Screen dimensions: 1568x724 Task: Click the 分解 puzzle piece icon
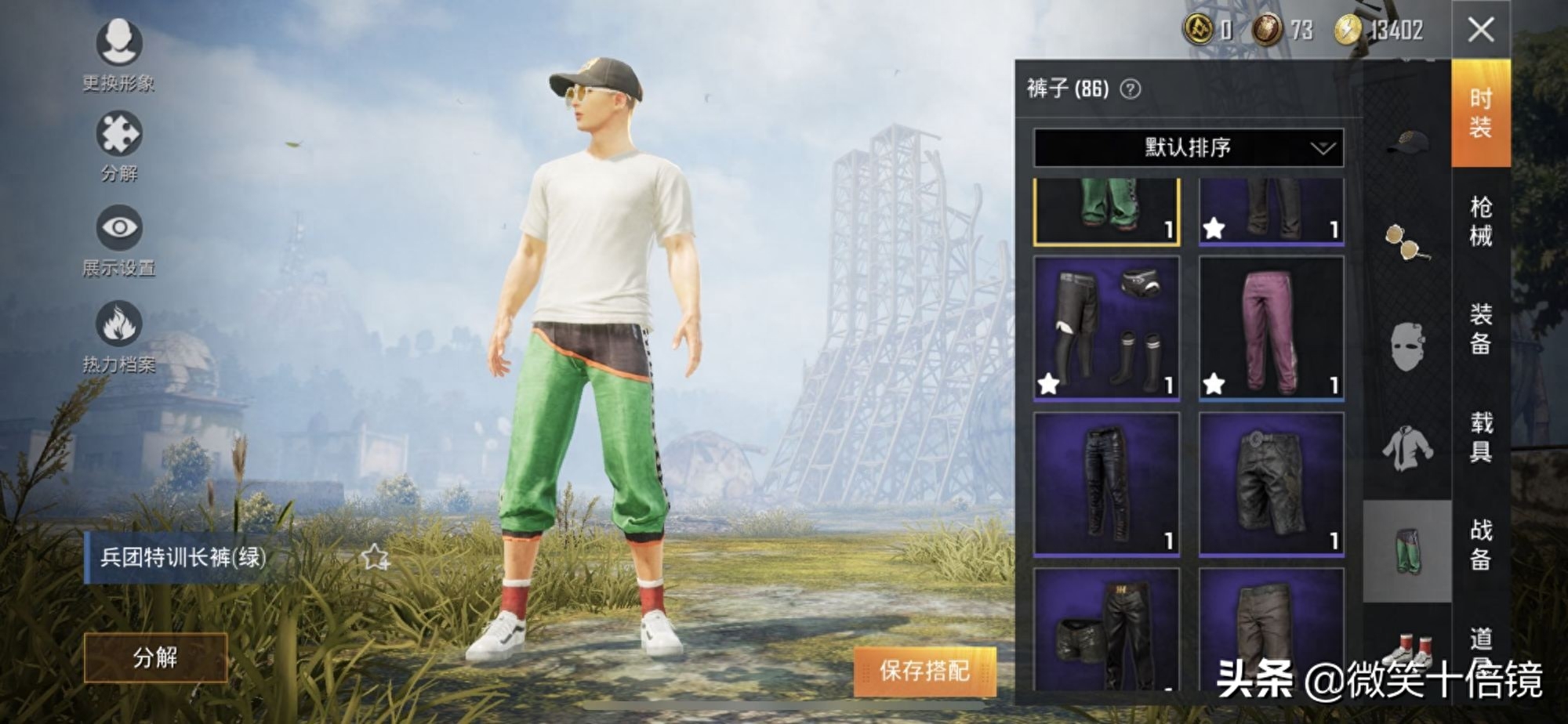(x=119, y=135)
